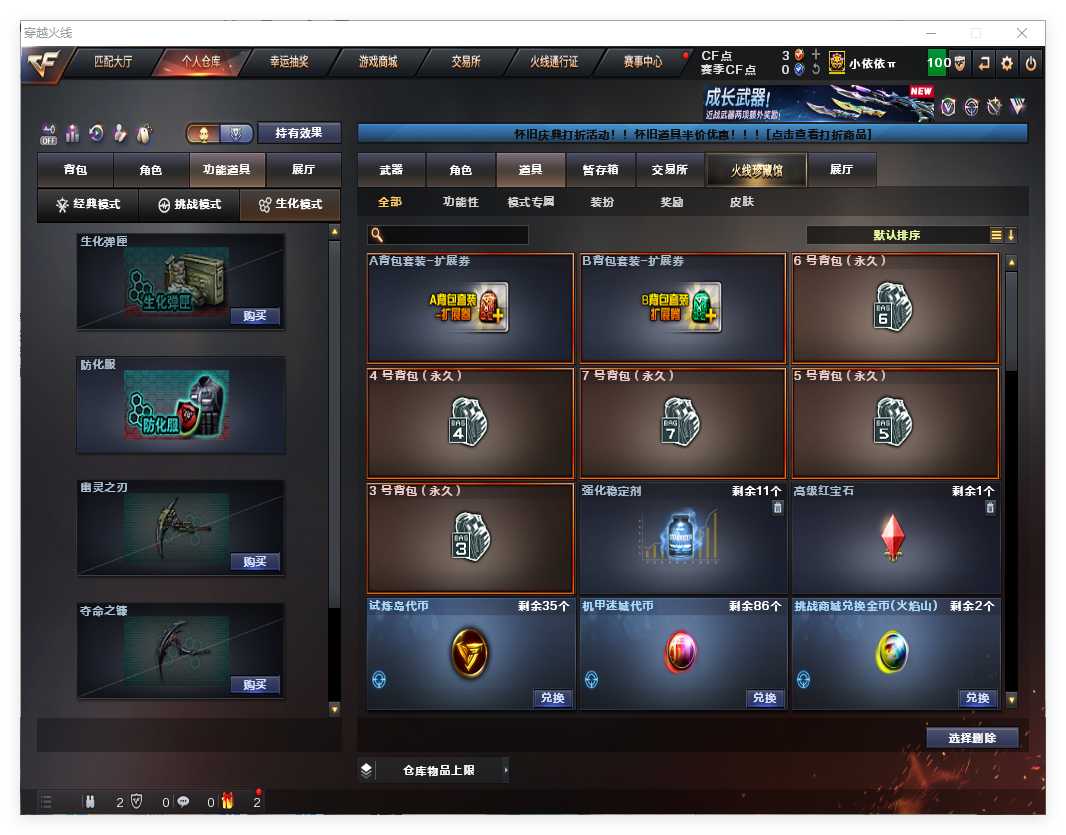Buy the 生化弹匣 item
This screenshot has width=1066, height=835.
click(x=254, y=316)
